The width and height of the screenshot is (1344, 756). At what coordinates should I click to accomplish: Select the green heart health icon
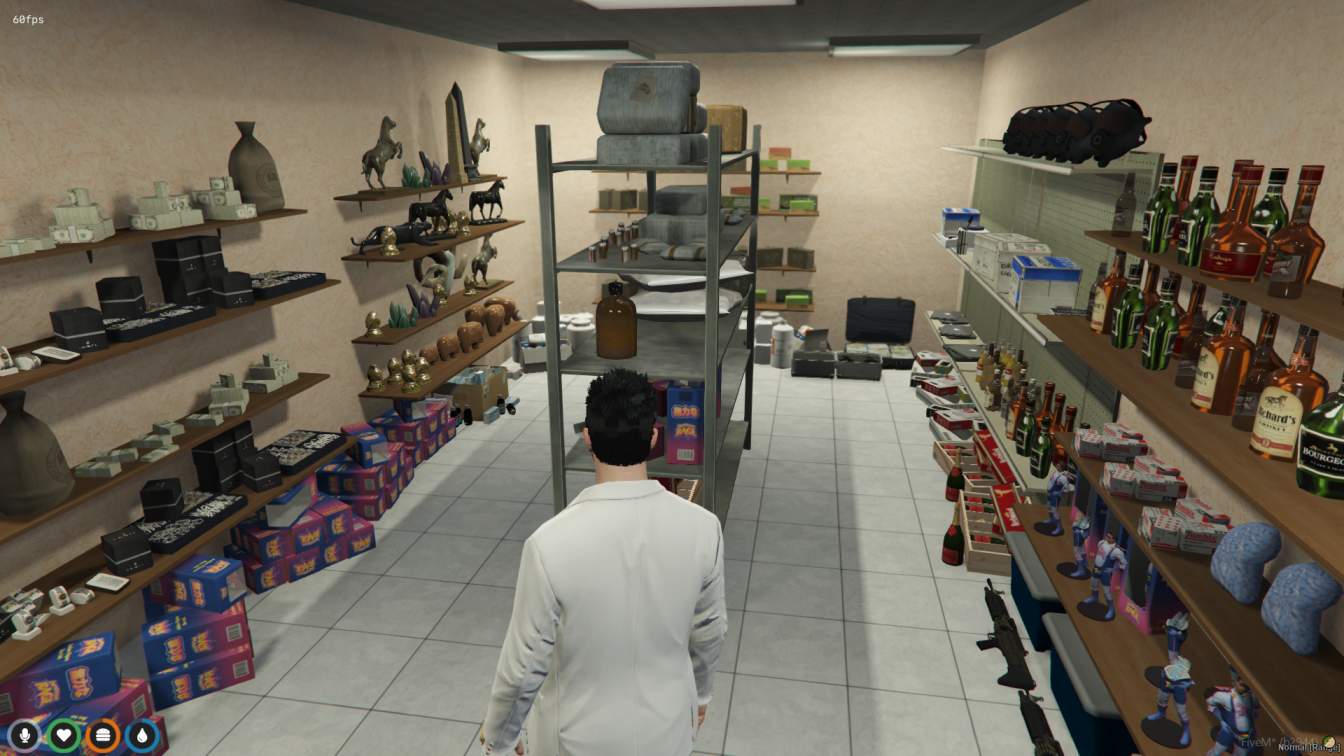[x=64, y=737]
